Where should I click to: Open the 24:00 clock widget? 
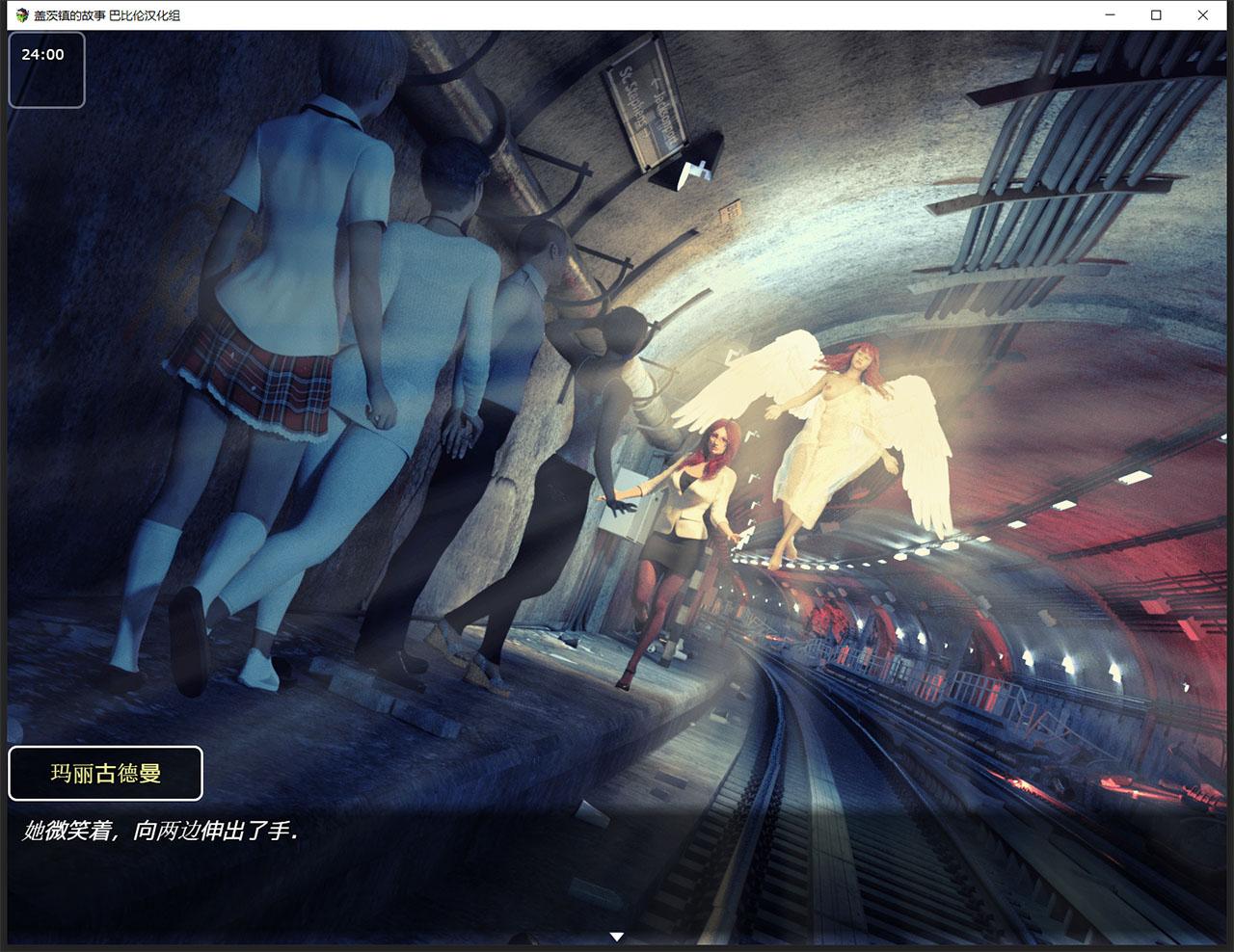coord(47,67)
